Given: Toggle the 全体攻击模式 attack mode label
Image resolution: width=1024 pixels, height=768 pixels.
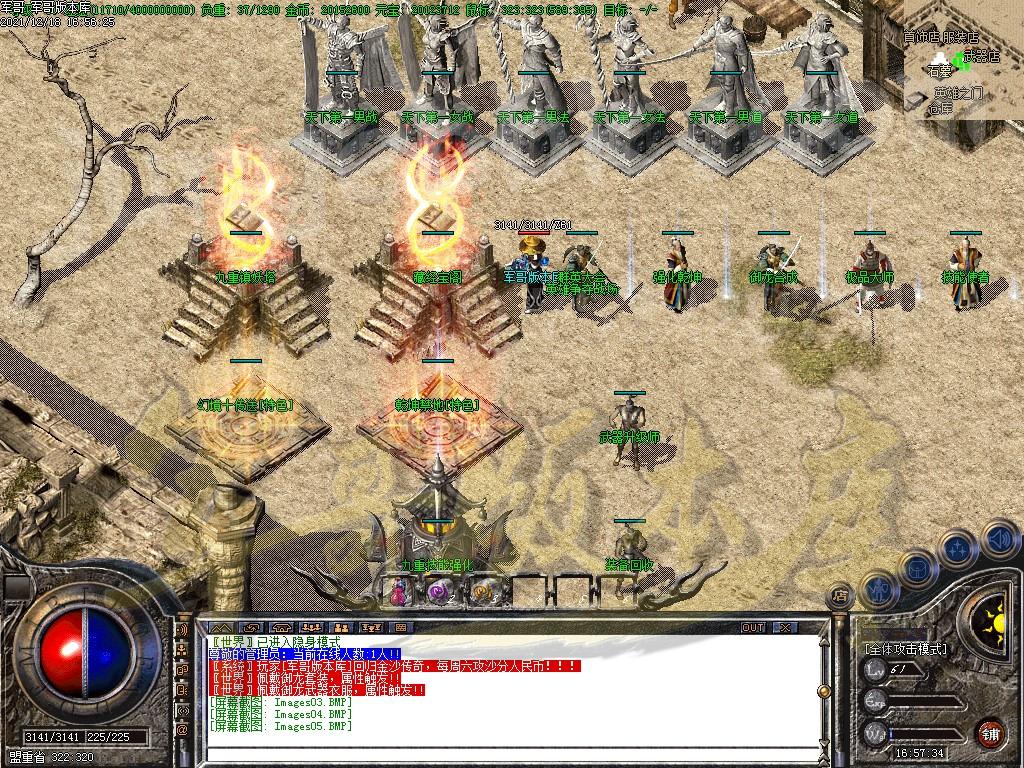Looking at the screenshot, I should click(x=905, y=649).
